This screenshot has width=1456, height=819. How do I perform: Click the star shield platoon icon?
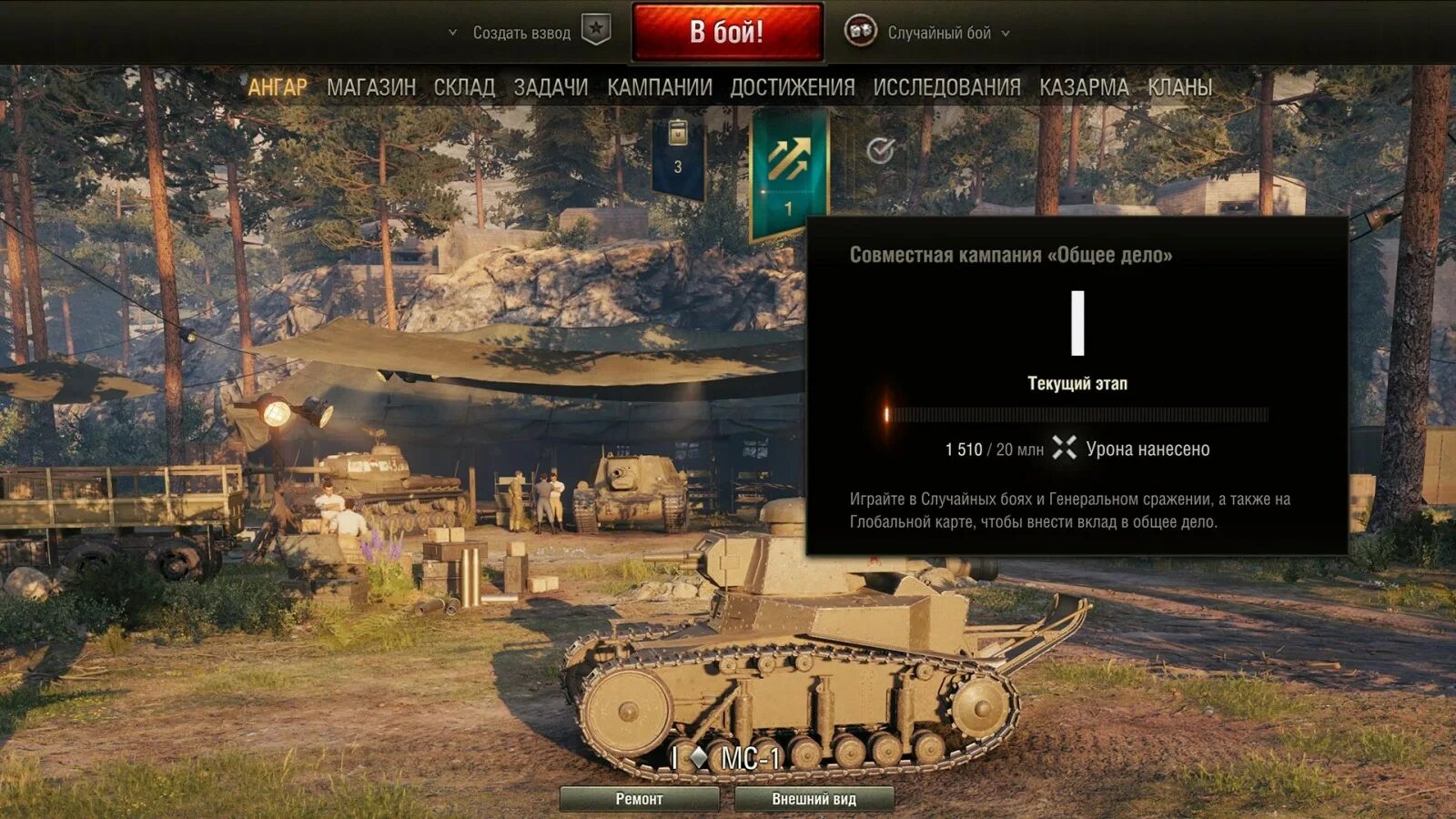[596, 30]
